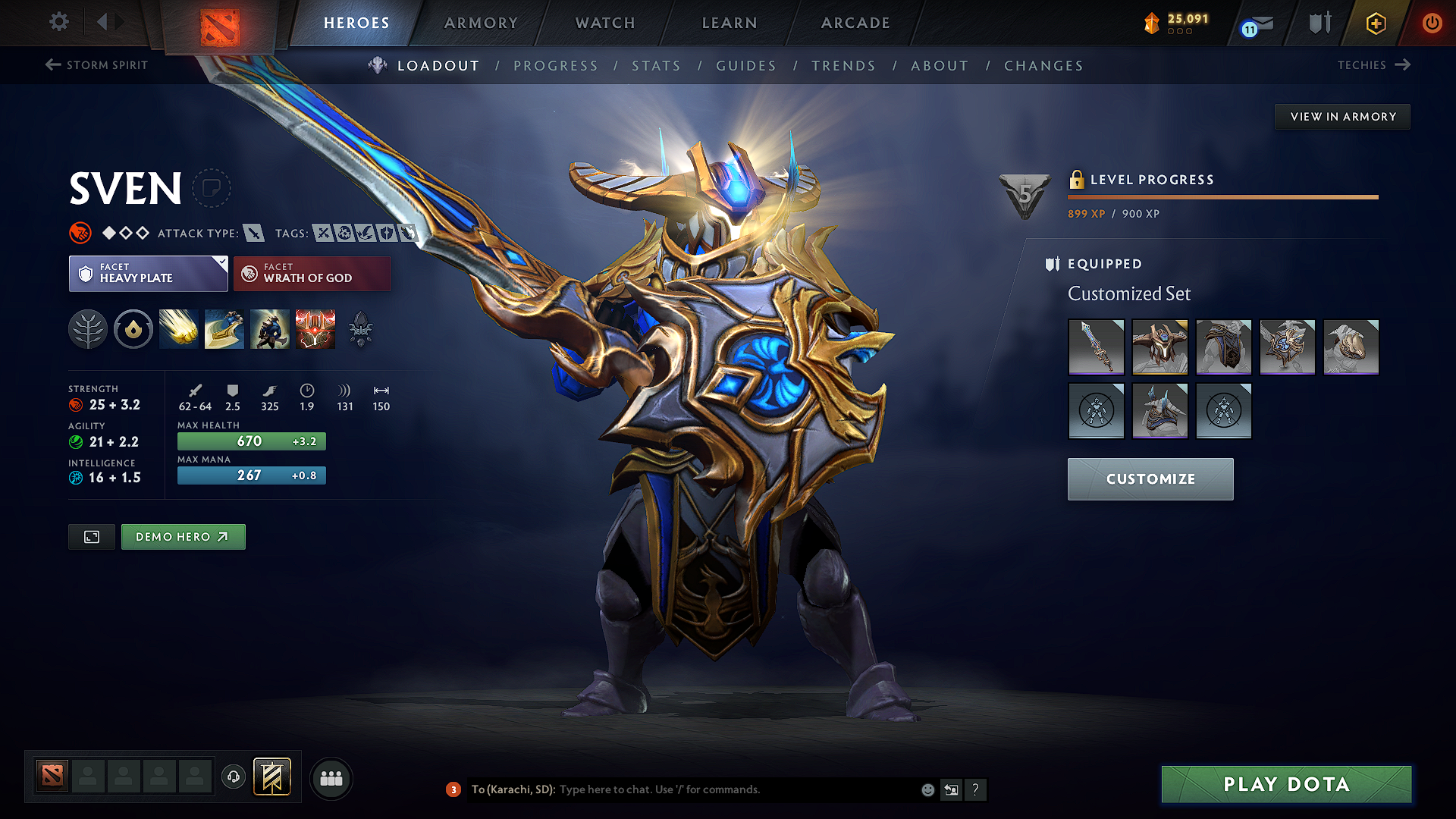Screen dimensions: 1456x819
Task: Select the Great Cleave ability icon
Action: 224,328
